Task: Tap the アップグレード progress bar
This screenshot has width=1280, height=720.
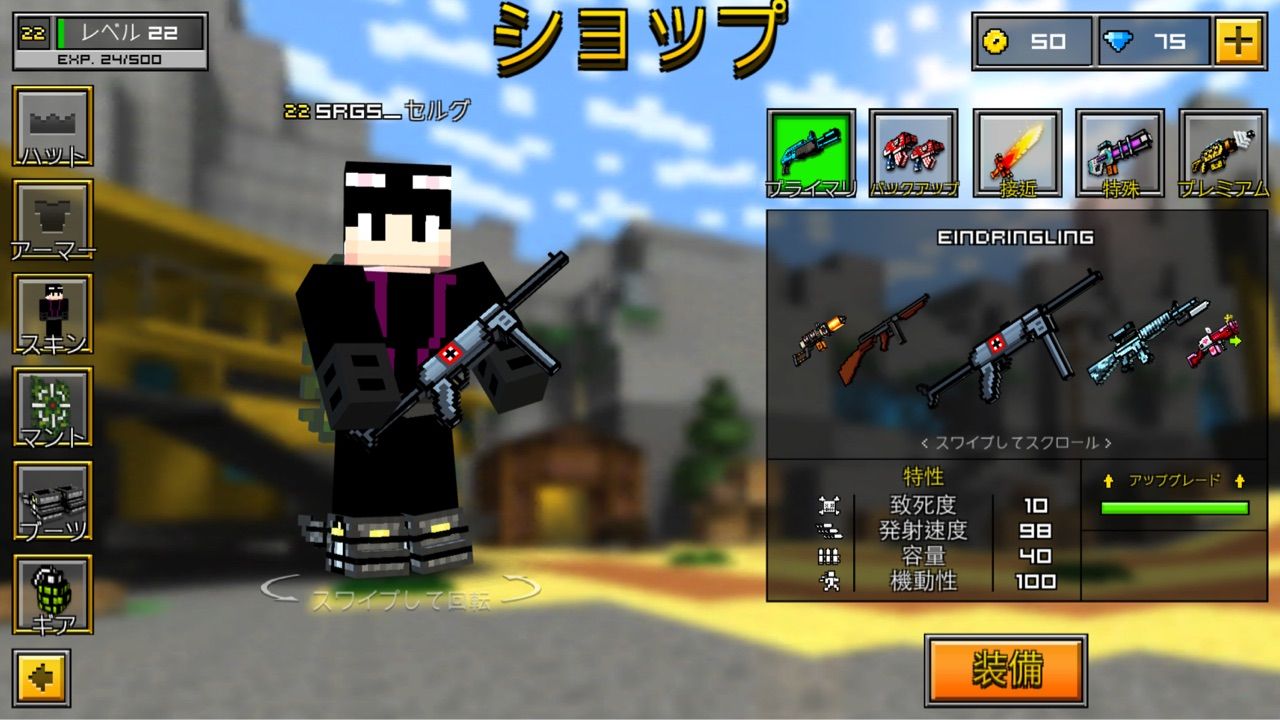Action: pyautogui.click(x=1176, y=507)
